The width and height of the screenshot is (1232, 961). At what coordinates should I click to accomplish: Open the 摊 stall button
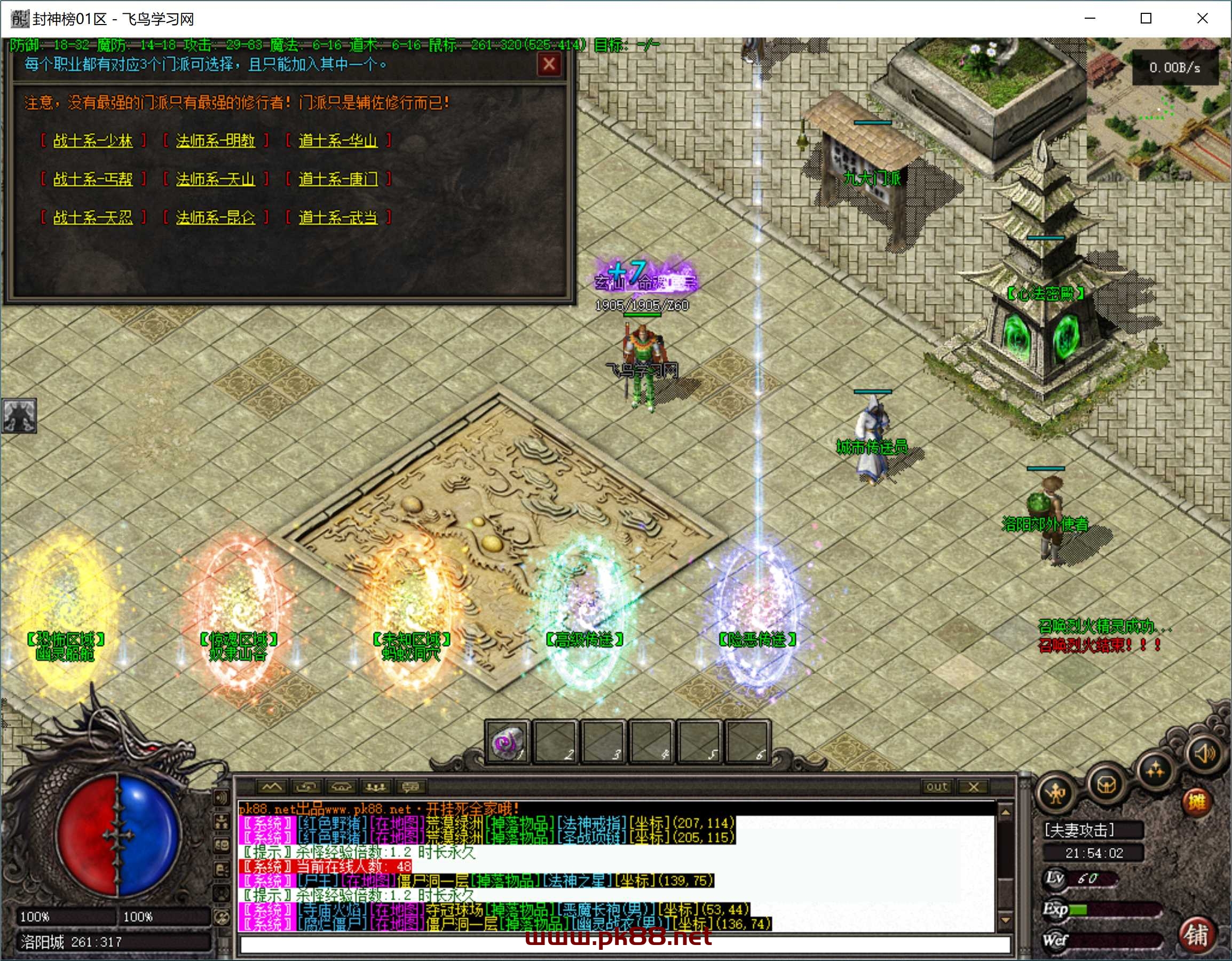coord(1196,801)
